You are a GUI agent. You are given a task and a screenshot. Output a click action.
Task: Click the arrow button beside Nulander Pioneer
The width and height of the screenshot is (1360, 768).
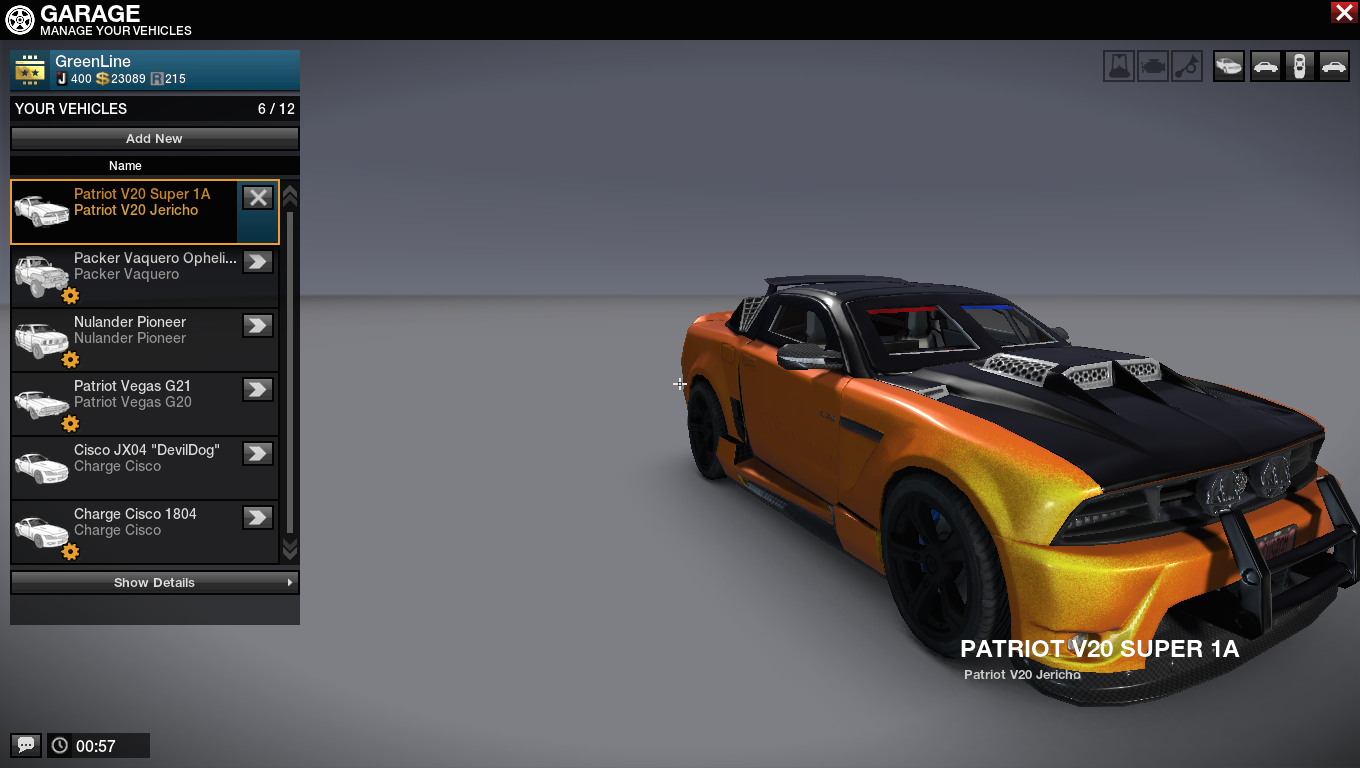pyautogui.click(x=258, y=326)
